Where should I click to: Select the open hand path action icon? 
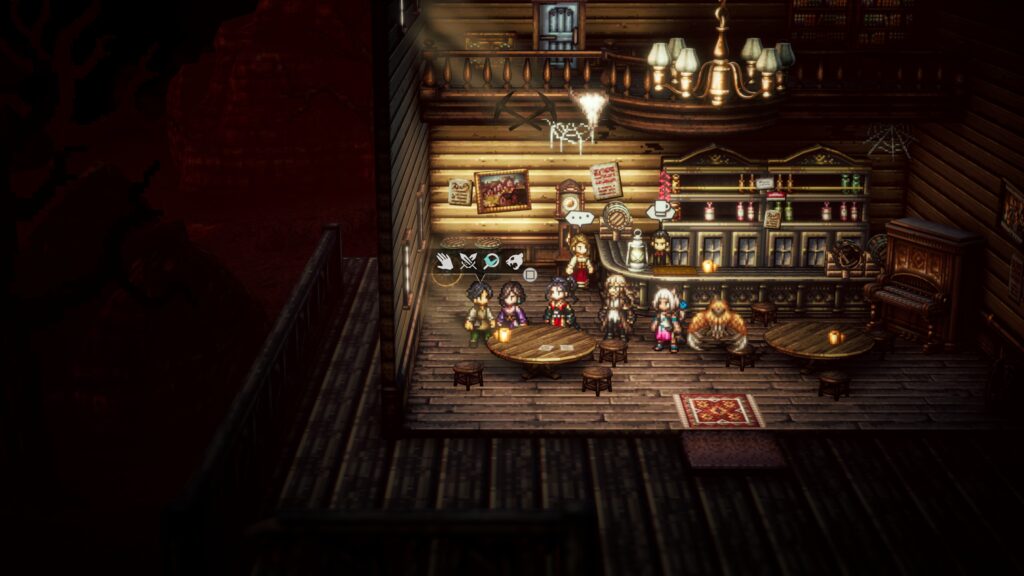click(x=445, y=262)
